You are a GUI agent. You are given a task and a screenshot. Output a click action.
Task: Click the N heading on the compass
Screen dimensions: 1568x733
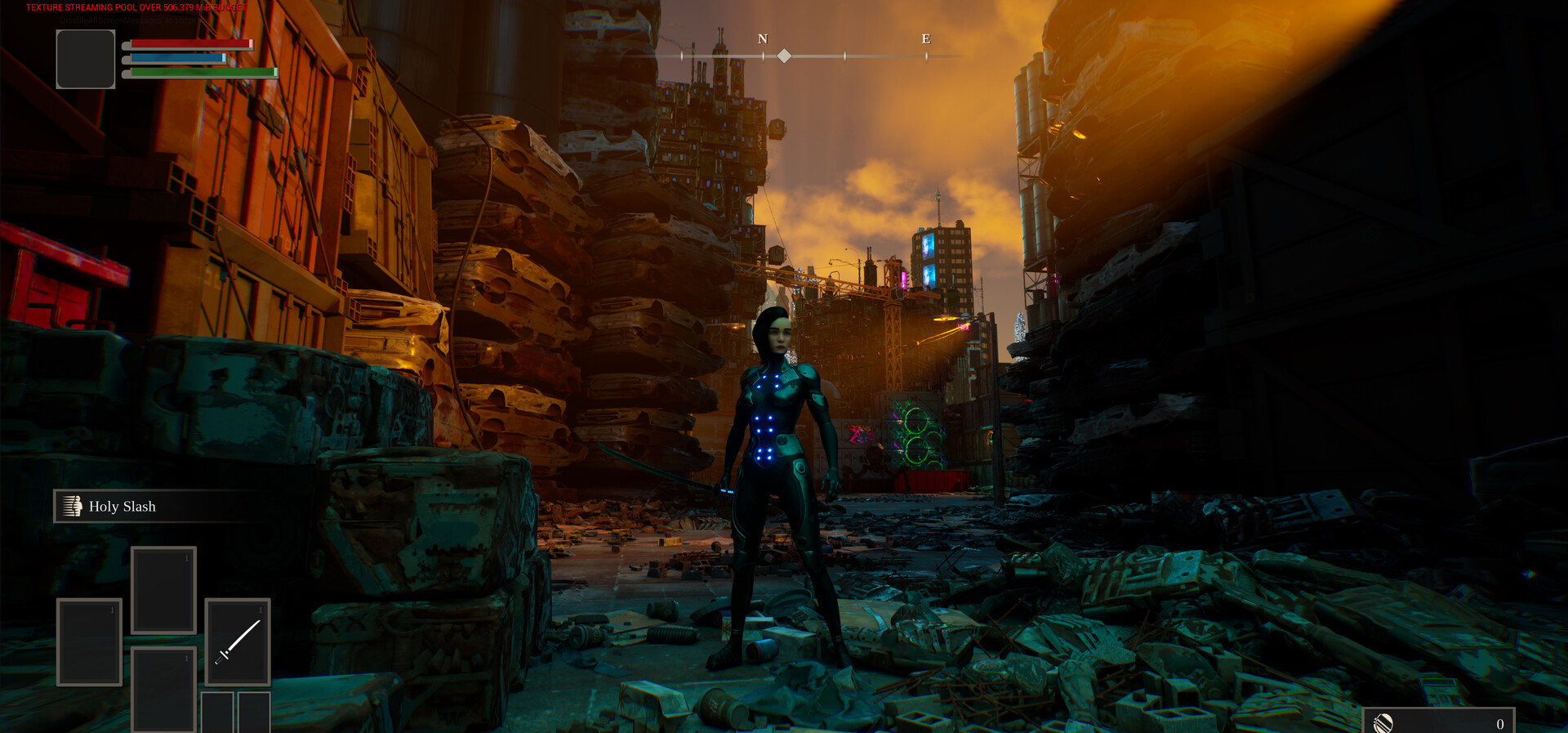tap(763, 38)
